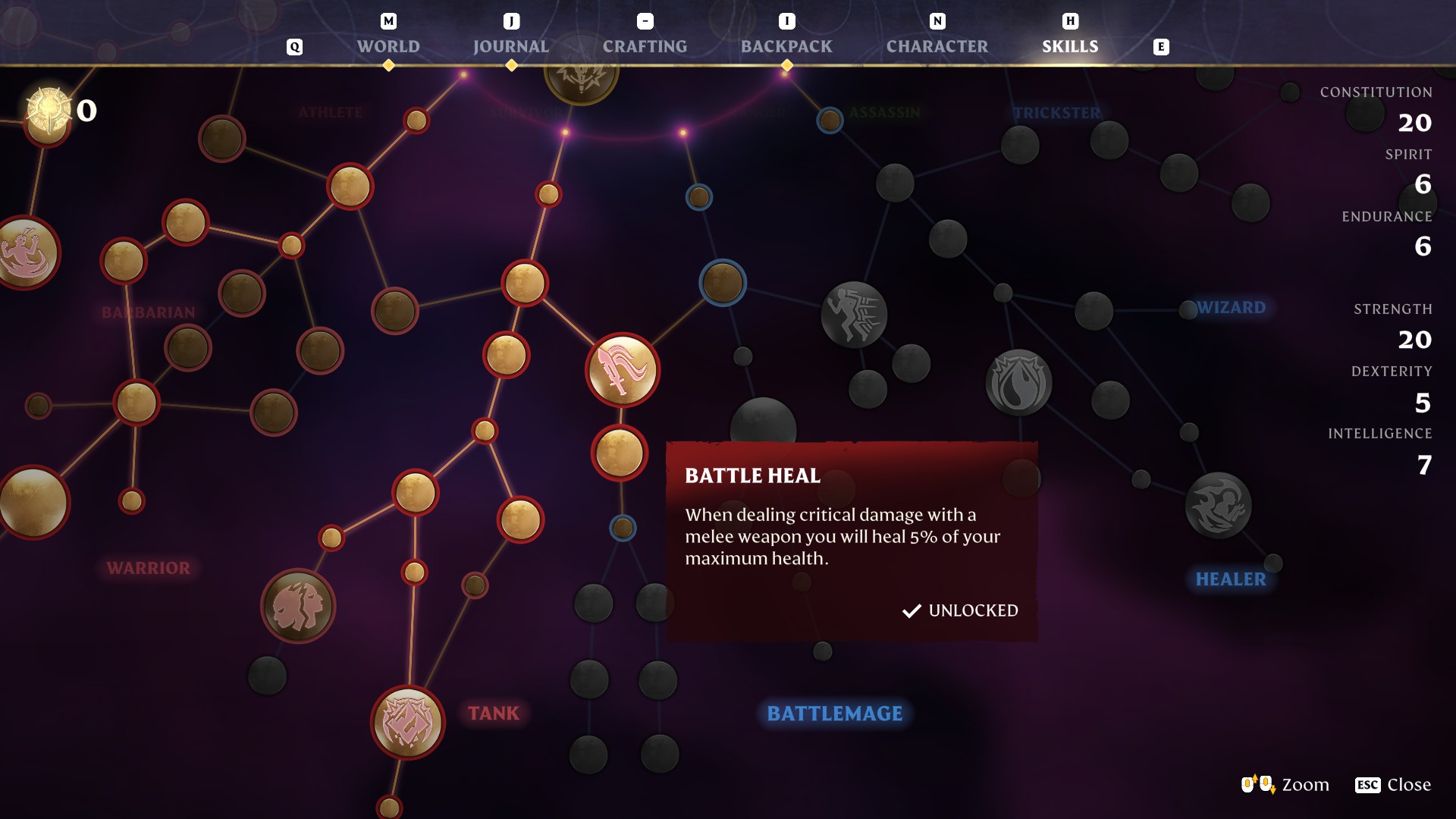Click the Warrior class label

click(x=149, y=568)
